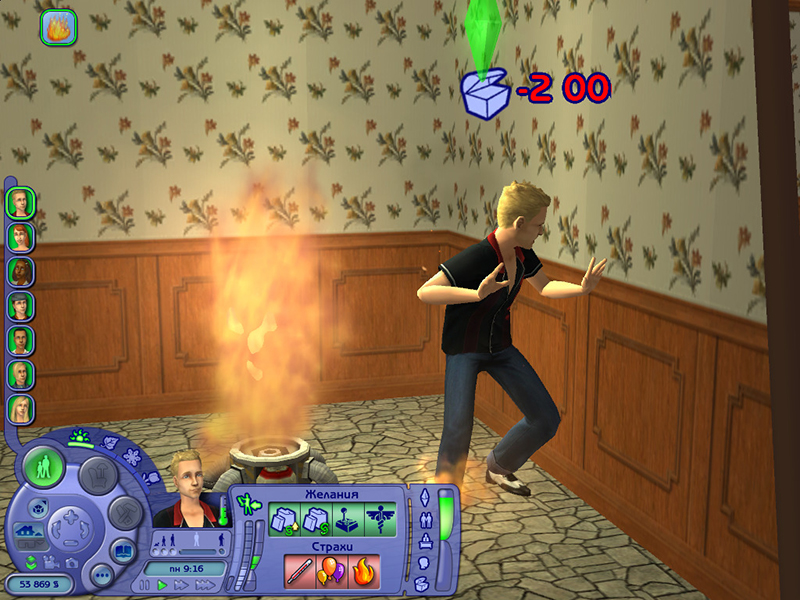The width and height of the screenshot is (800, 600).
Task: Set game speed to fast forward
Action: 180,584
